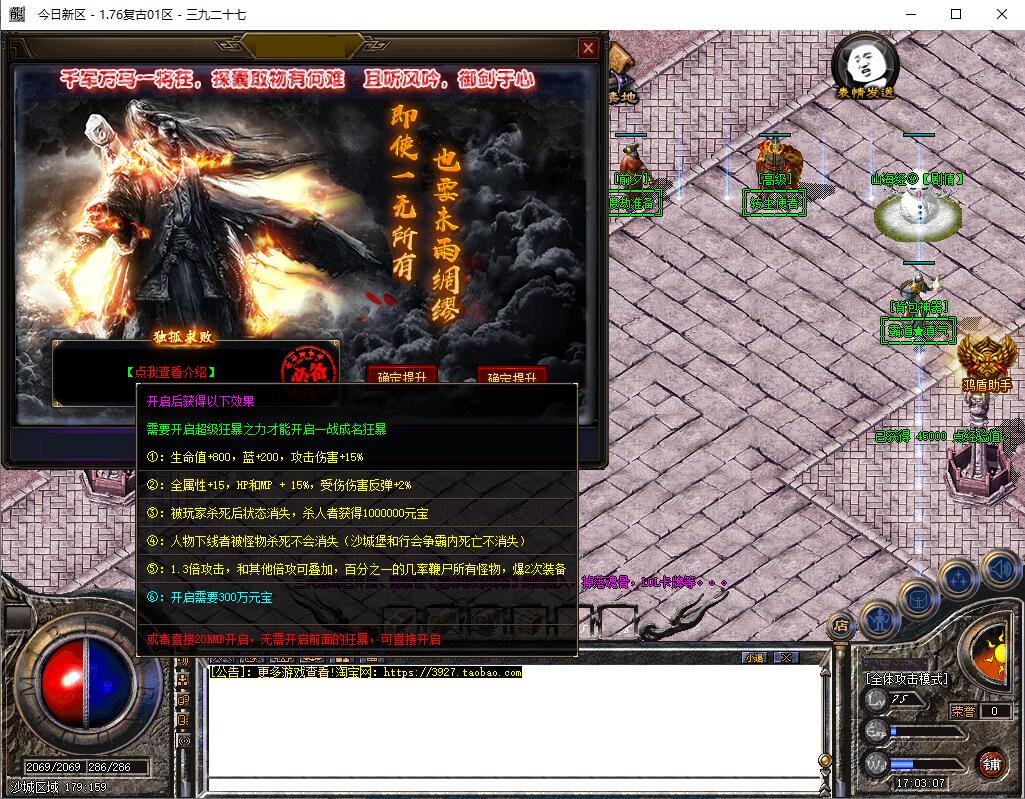Click the 荣誉 honor label
1025x799 pixels.
[963, 711]
